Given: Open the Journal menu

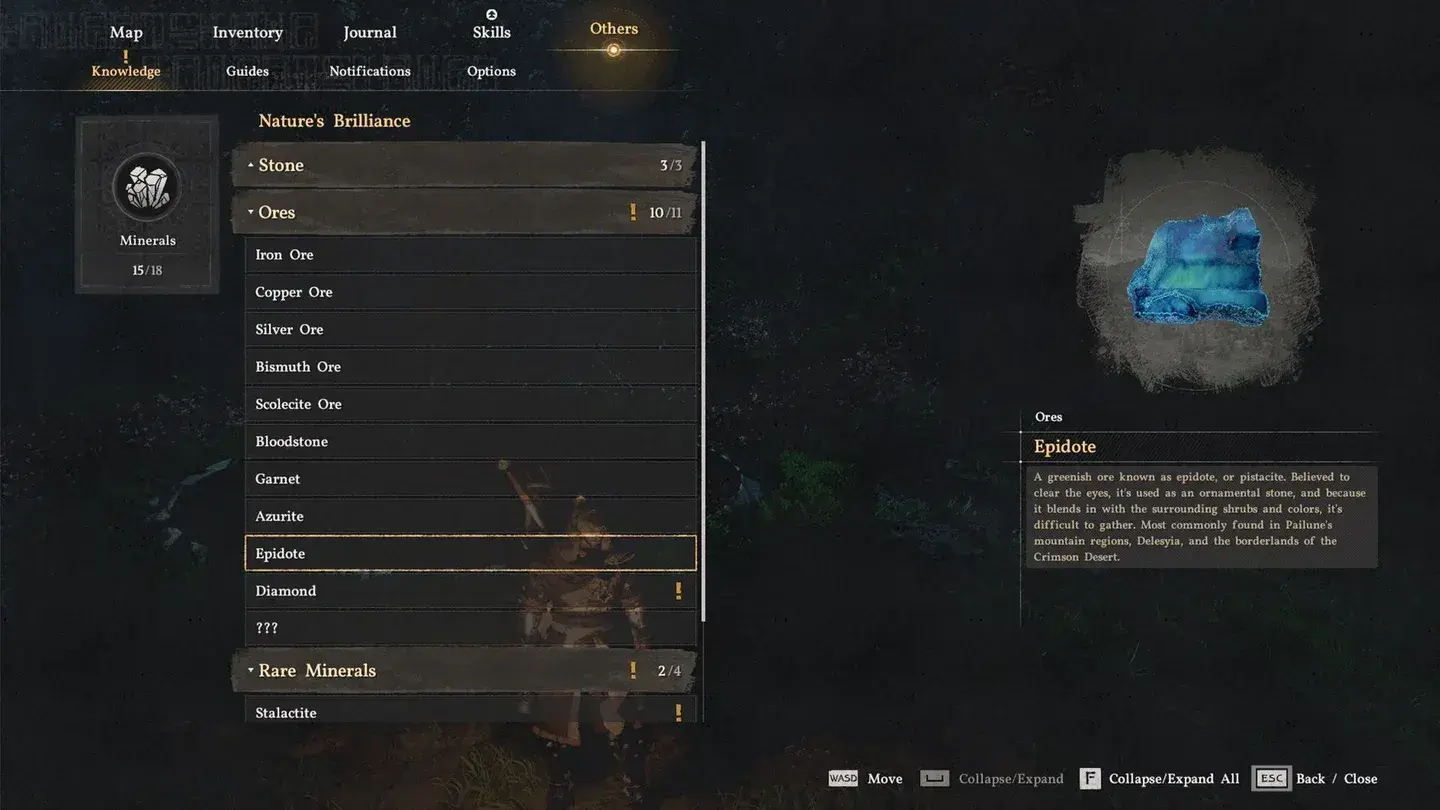Looking at the screenshot, I should point(369,32).
